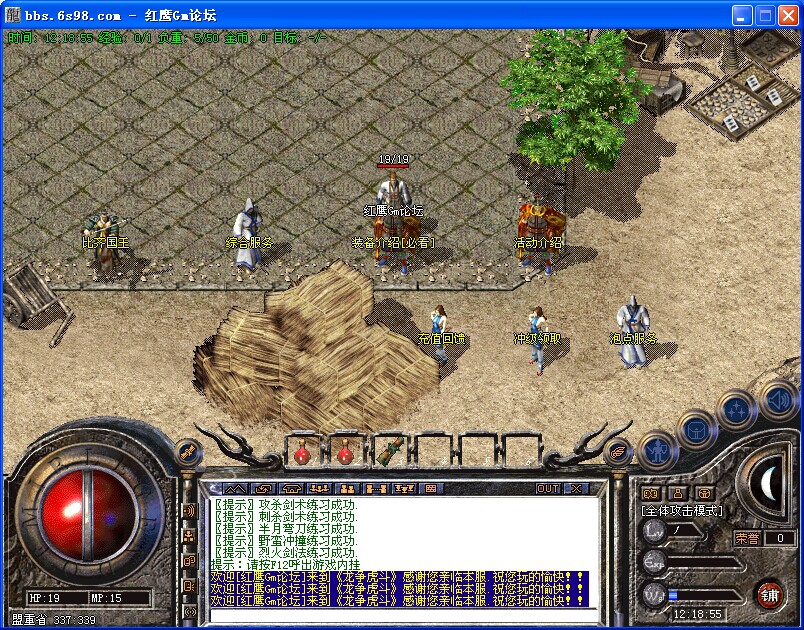The width and height of the screenshot is (804, 630).
Task: Click the hierarchy icon on the chat sidebar
Action: click(189, 535)
